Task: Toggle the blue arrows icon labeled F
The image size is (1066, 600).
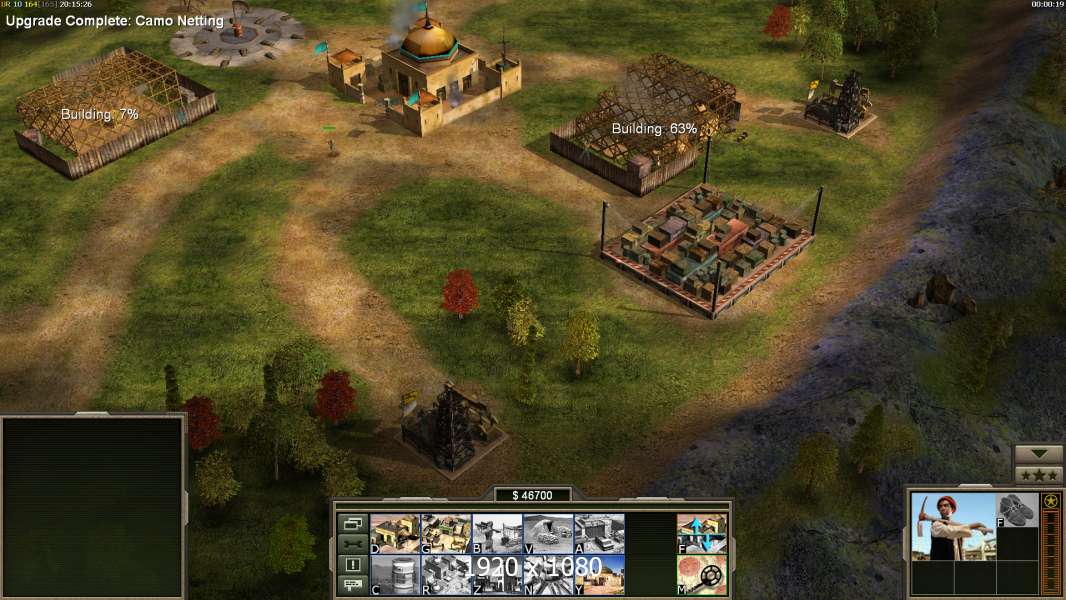Action: [x=702, y=533]
